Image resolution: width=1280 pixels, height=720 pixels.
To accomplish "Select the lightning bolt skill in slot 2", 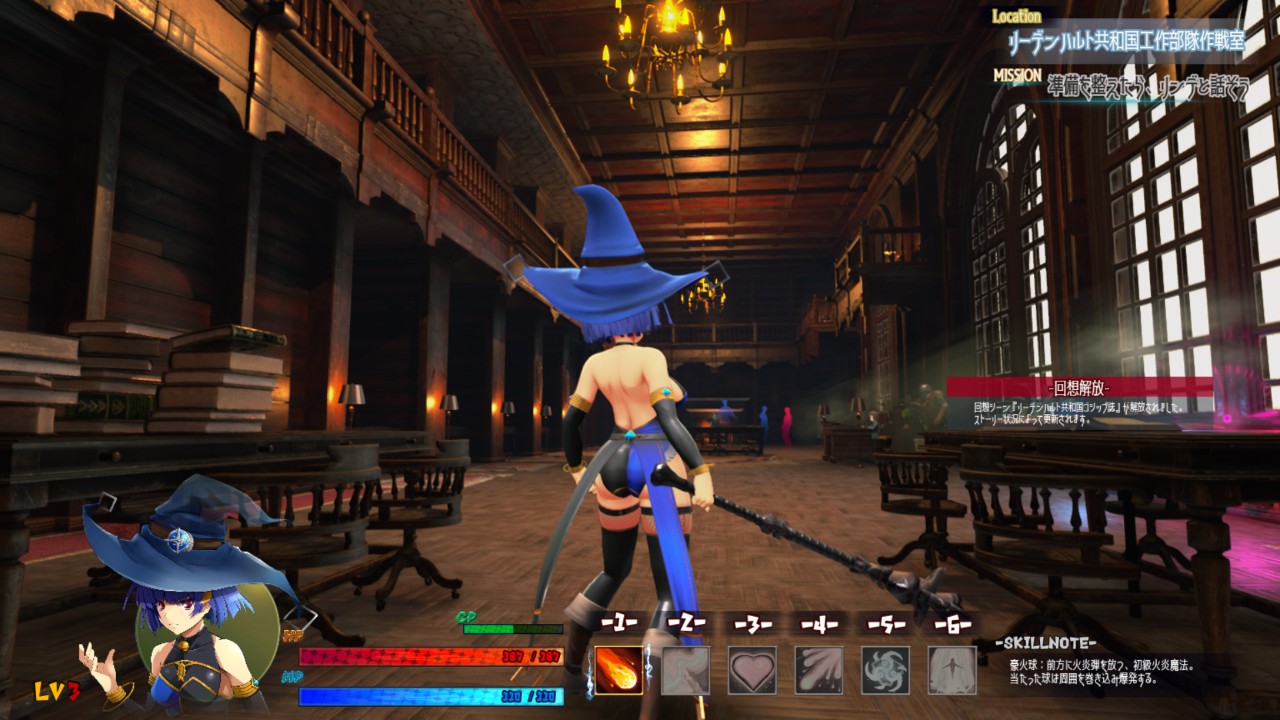I will (686, 670).
